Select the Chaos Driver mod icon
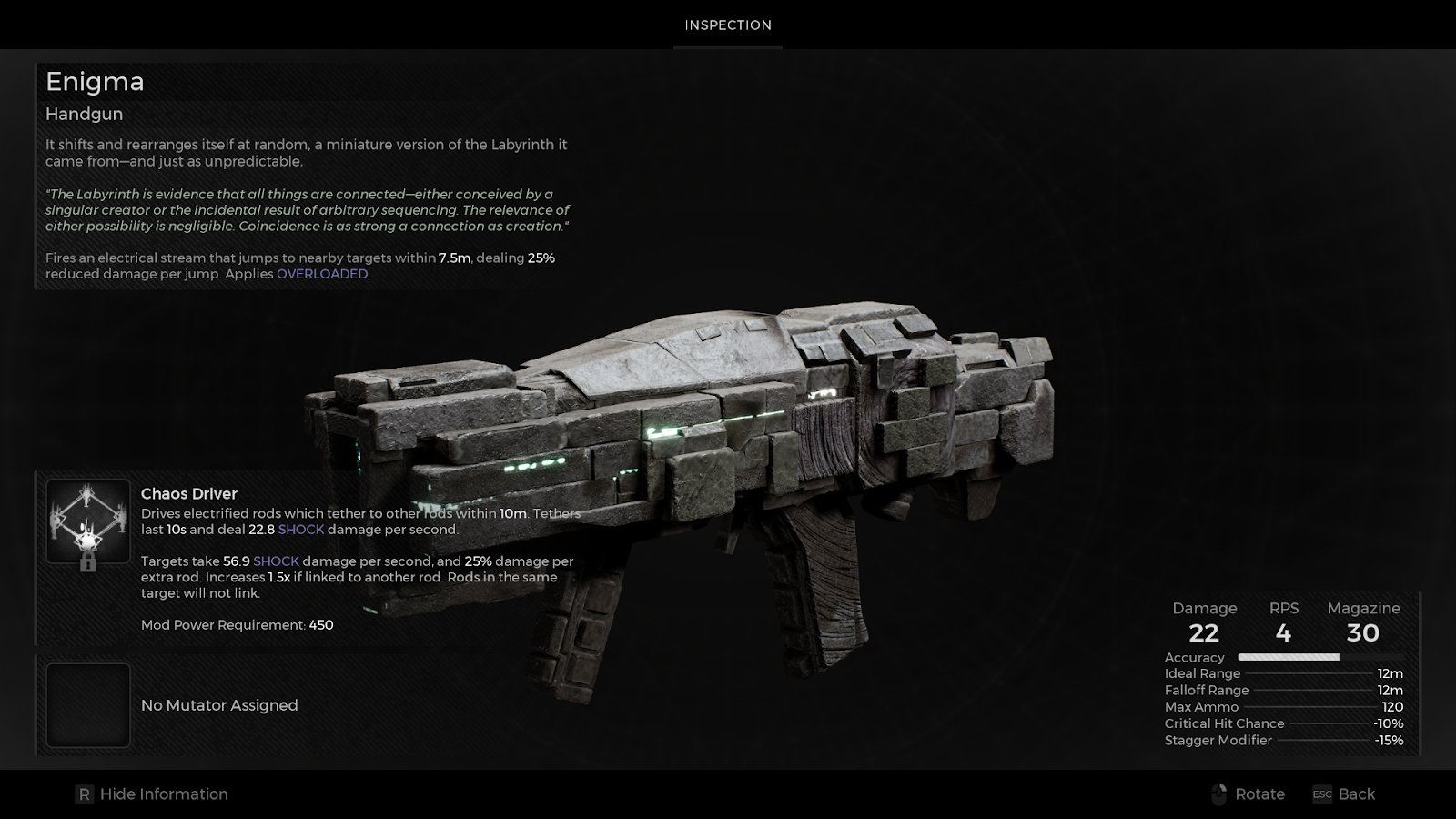The height and width of the screenshot is (819, 1456). [x=88, y=521]
